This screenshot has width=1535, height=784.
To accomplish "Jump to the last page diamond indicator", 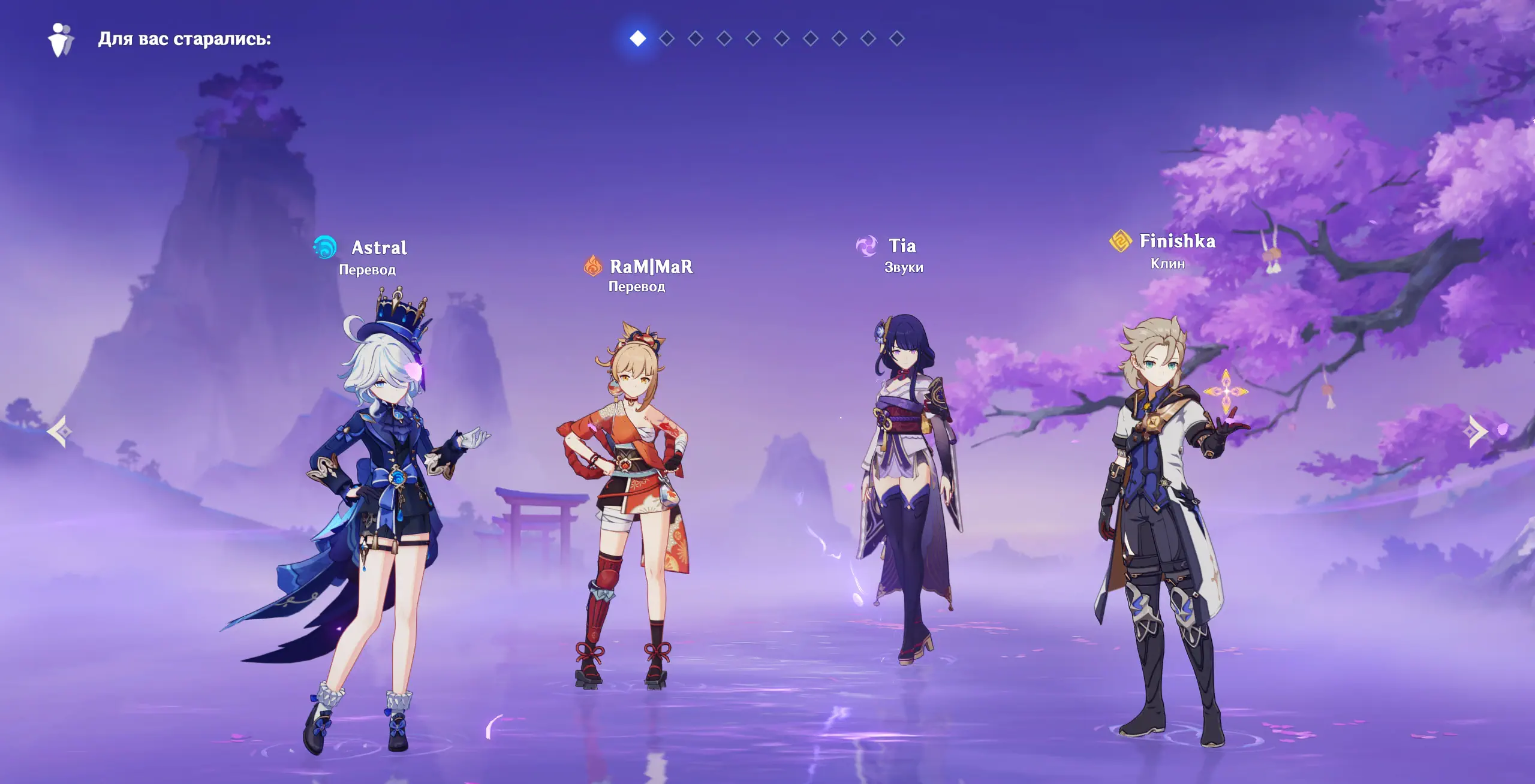I will (x=897, y=38).
